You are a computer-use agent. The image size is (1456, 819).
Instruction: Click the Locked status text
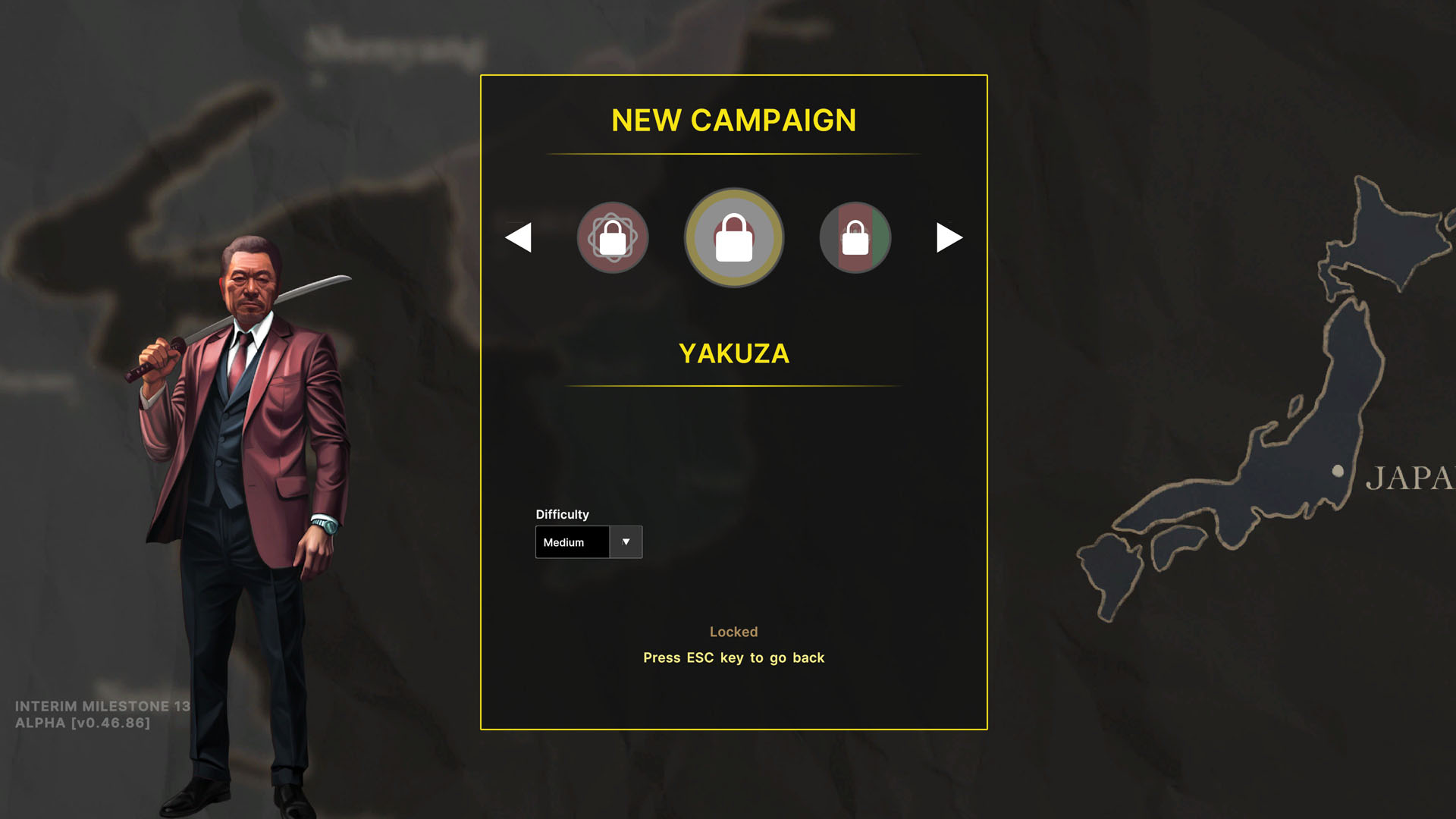click(x=733, y=632)
